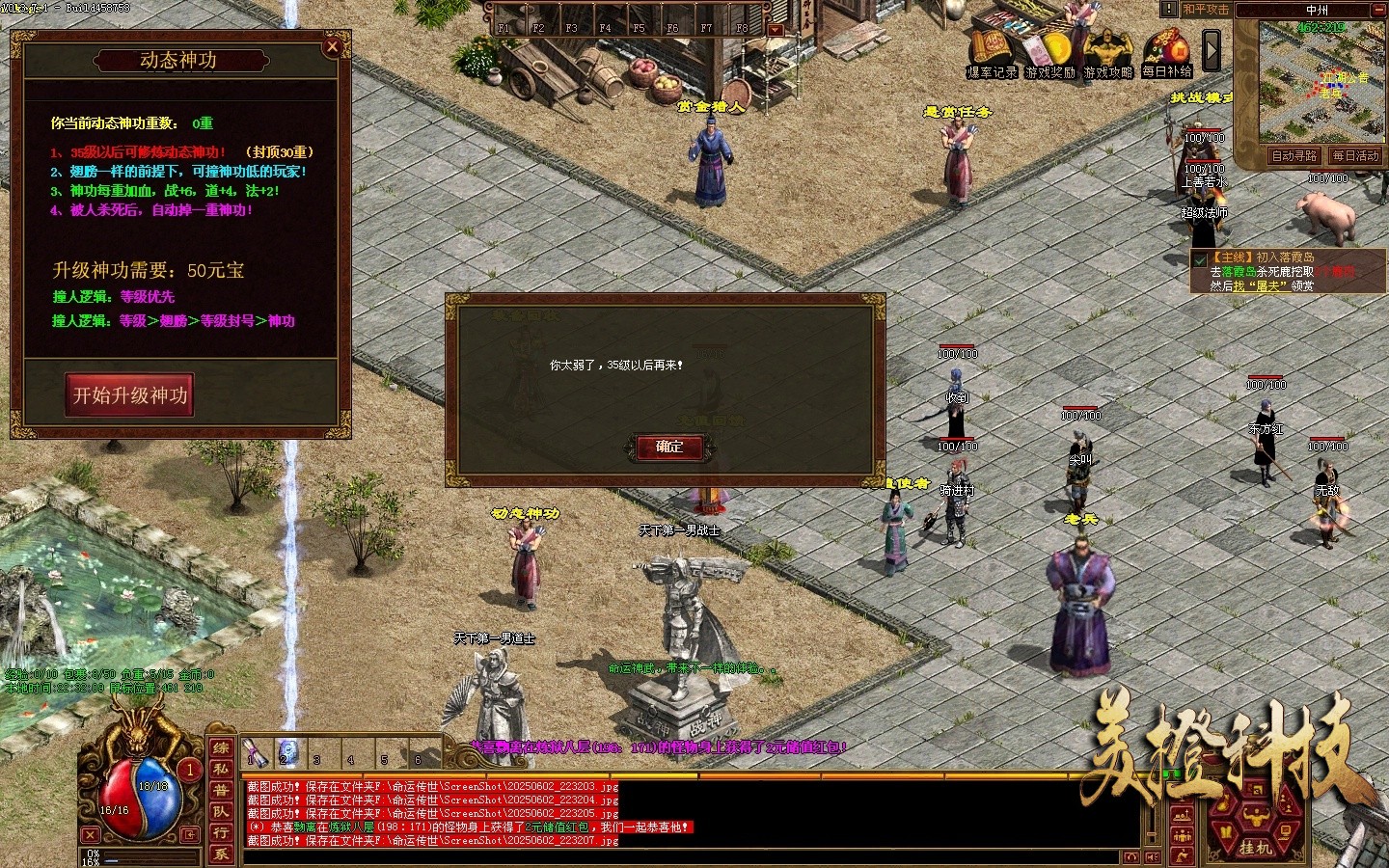The image size is (1389, 868).
Task: Collapse the top icon row with the arrow
Action: coord(1212,50)
